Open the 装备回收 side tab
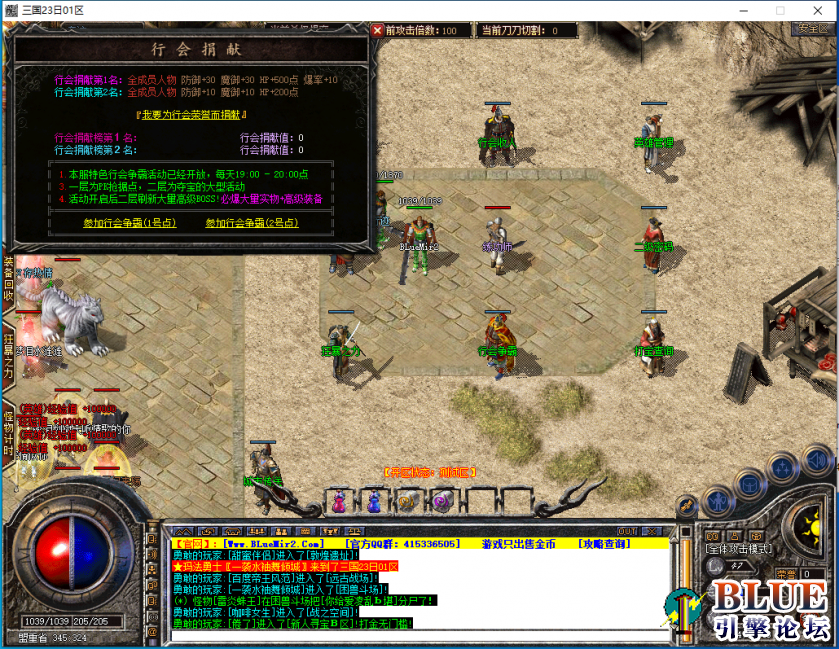The height and width of the screenshot is (649, 839). click(x=8, y=279)
